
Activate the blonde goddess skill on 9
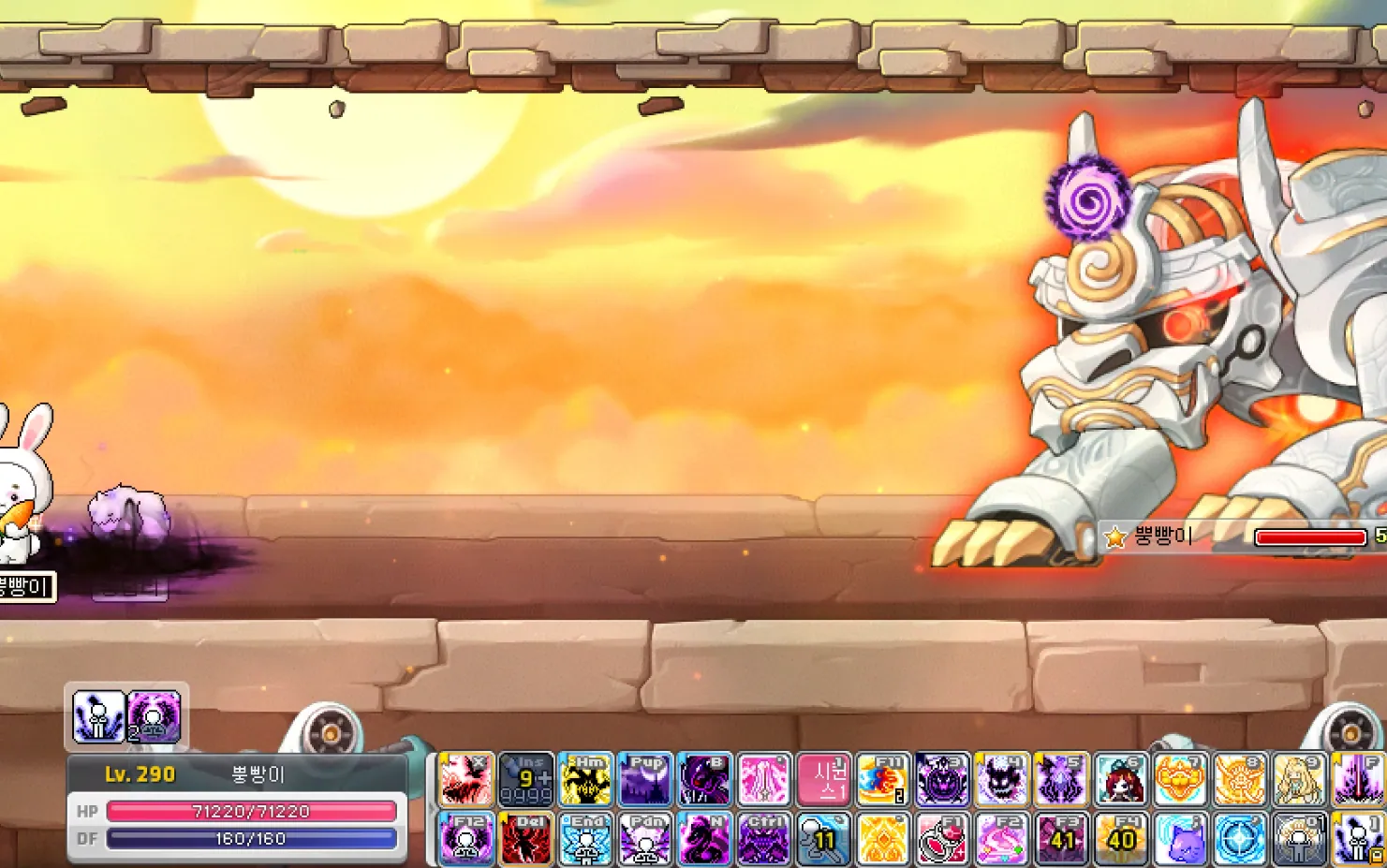click(x=1299, y=779)
